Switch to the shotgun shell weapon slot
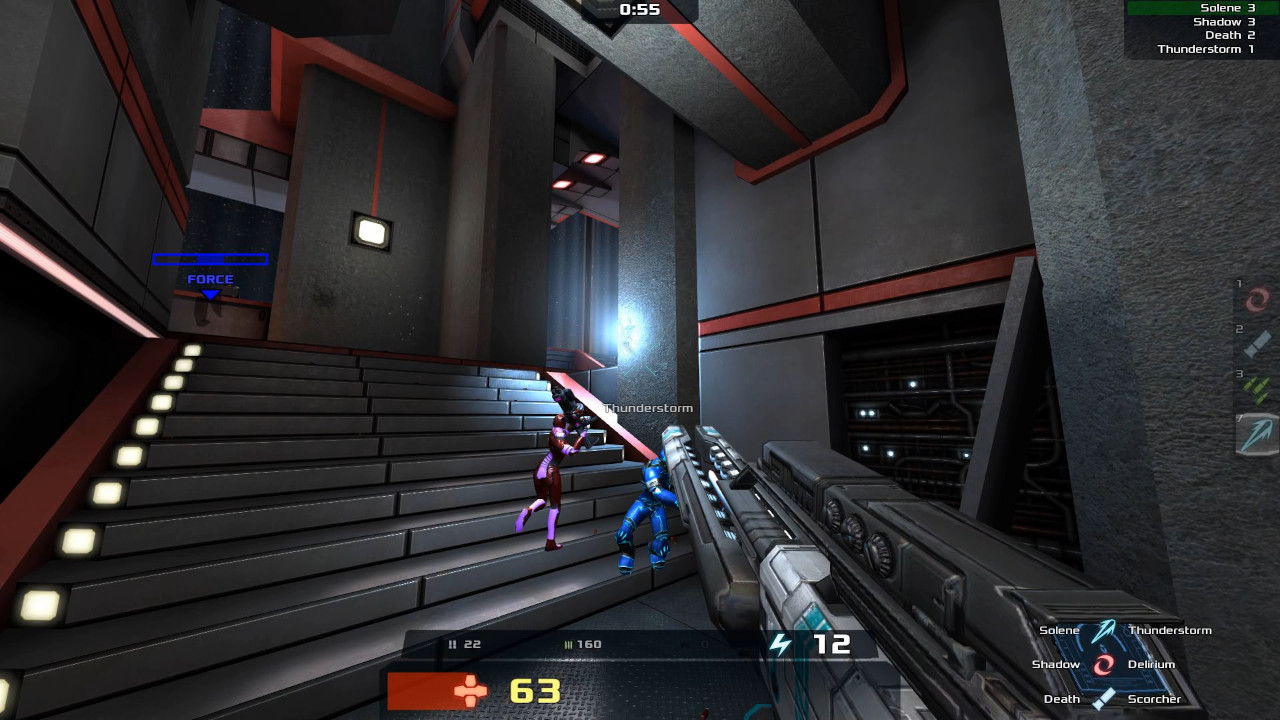Screen dimensions: 1280x720 point(1257,344)
